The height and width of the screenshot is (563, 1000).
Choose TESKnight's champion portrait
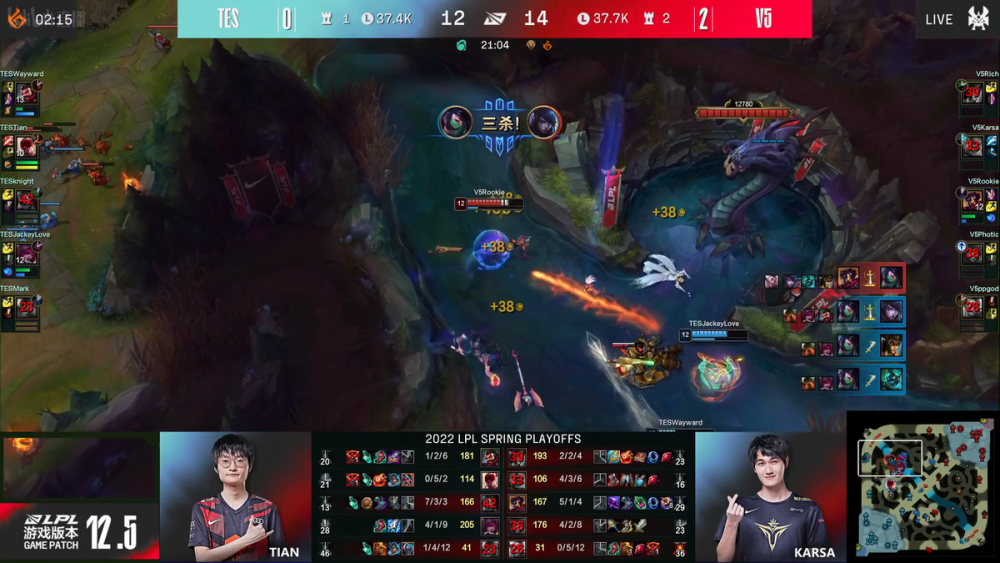click(x=27, y=201)
